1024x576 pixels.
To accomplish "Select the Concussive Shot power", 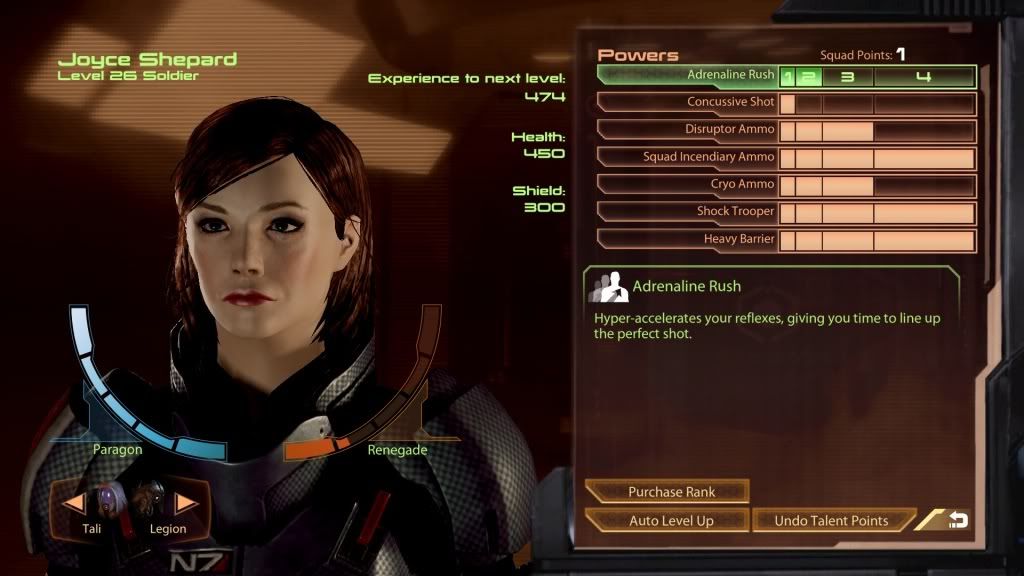I will pyautogui.click(x=688, y=103).
